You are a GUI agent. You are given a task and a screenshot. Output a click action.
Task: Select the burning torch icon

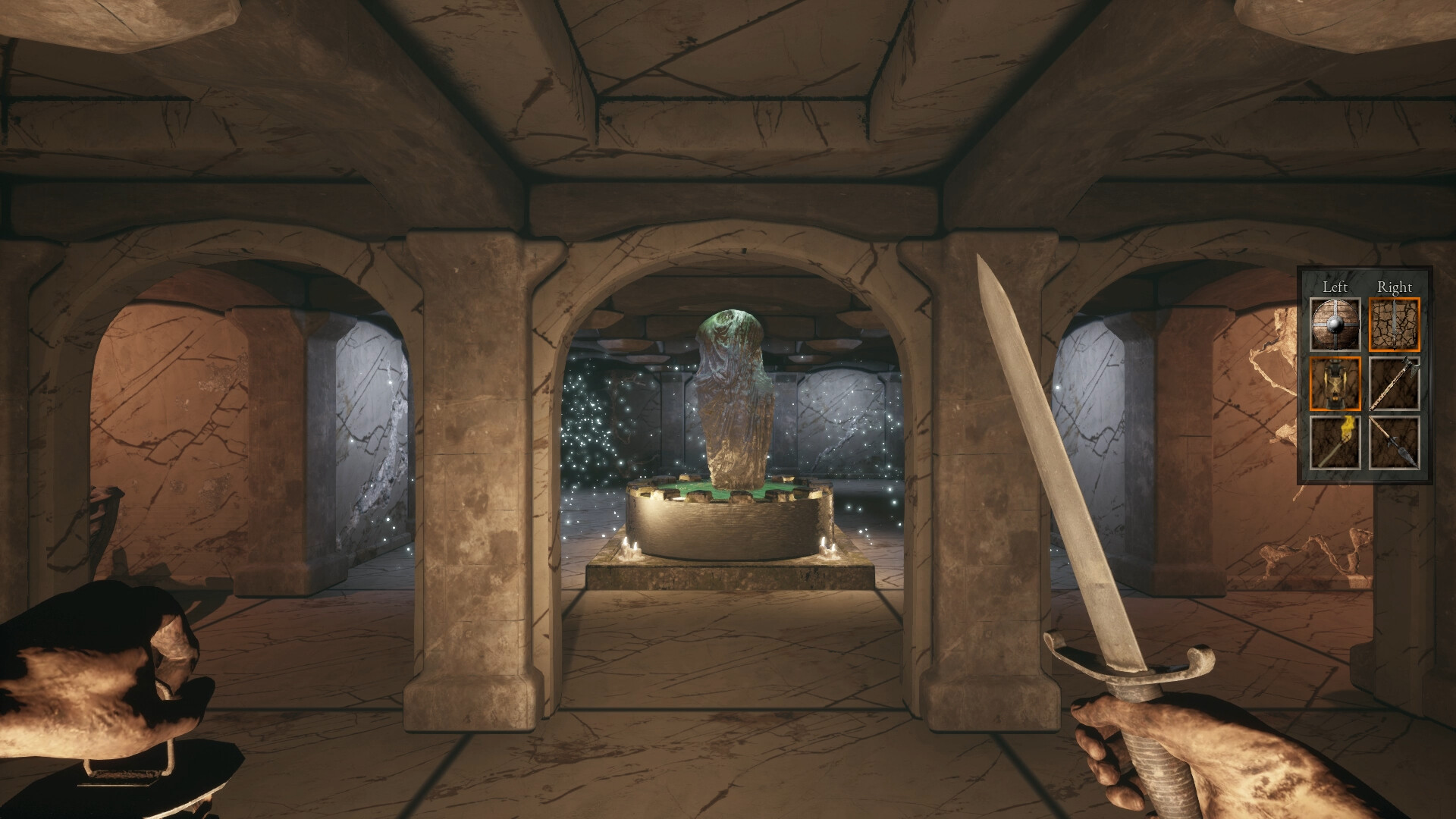(1335, 444)
